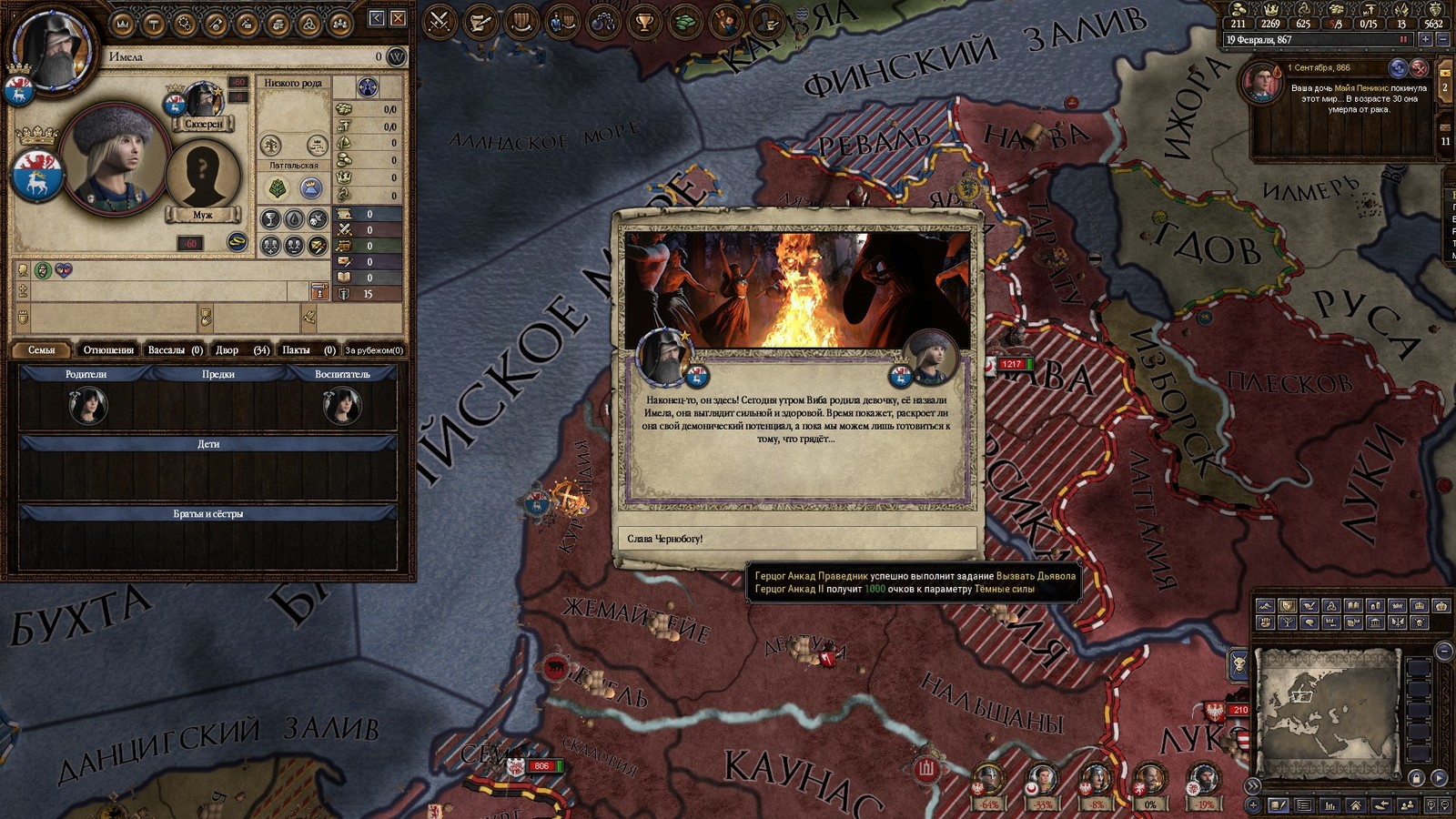Click the Сюзерен liege portrait

204,103
